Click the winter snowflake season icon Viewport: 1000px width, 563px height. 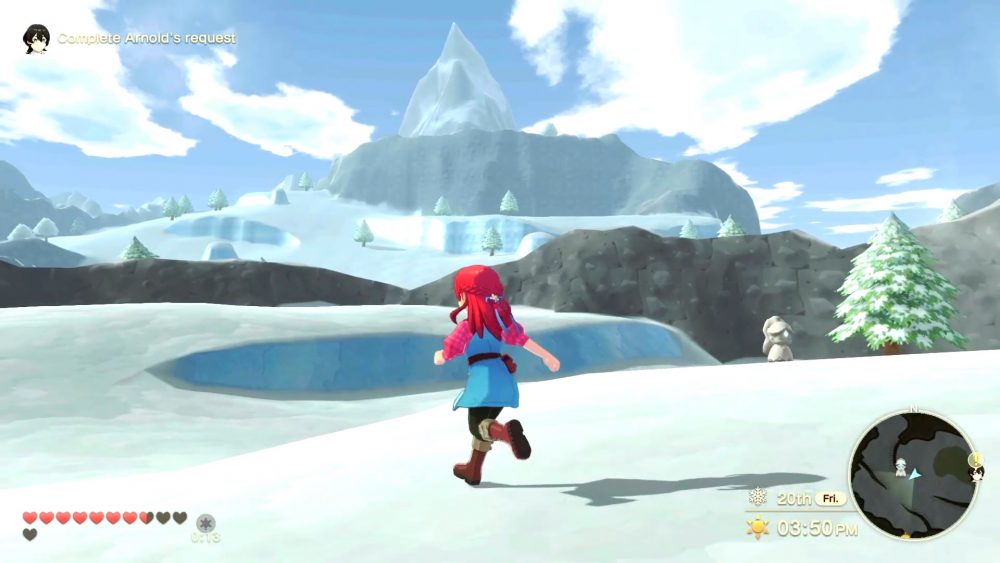pos(758,497)
